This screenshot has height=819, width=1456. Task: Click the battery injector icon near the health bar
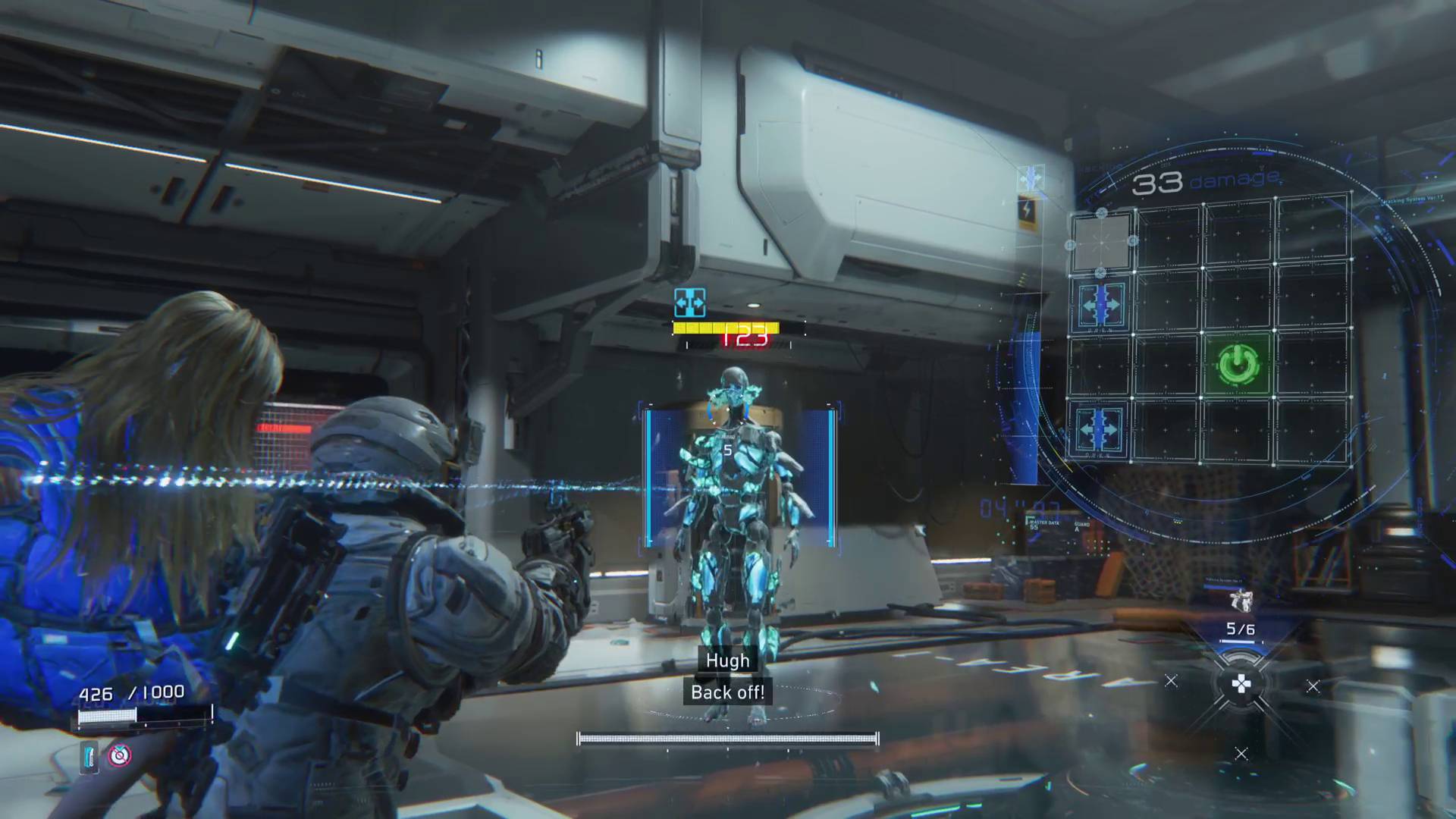pos(87,755)
